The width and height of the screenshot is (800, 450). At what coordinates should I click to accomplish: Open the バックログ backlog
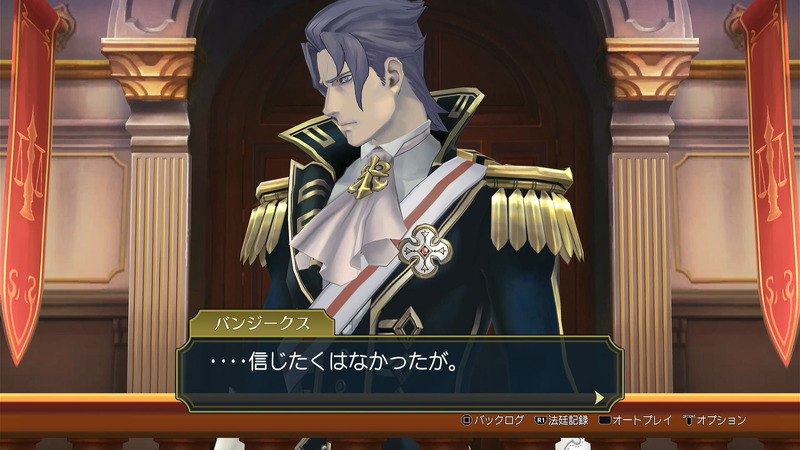[x=494, y=420]
